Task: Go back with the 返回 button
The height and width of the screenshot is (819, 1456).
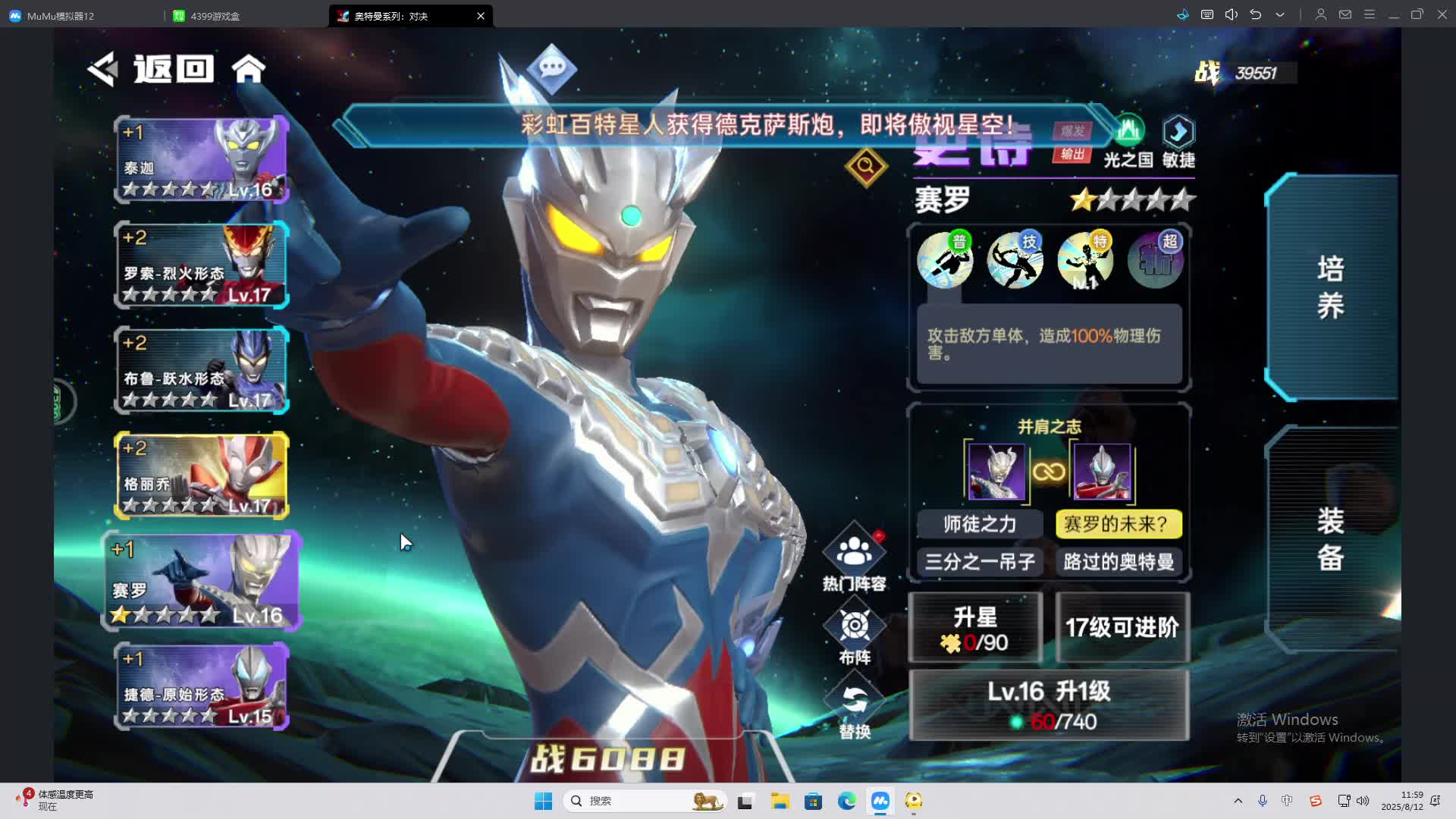Action: (x=151, y=69)
